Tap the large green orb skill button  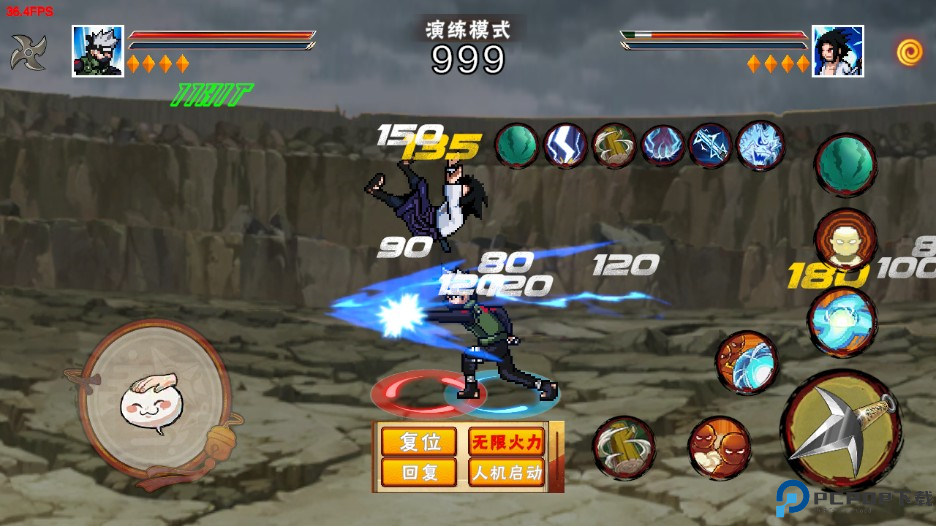[845, 165]
